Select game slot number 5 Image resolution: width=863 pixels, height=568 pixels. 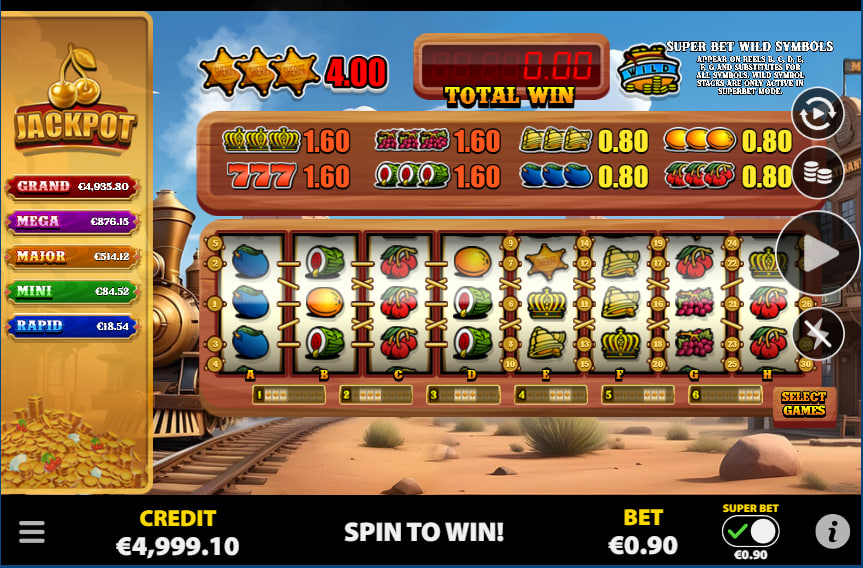tap(637, 395)
